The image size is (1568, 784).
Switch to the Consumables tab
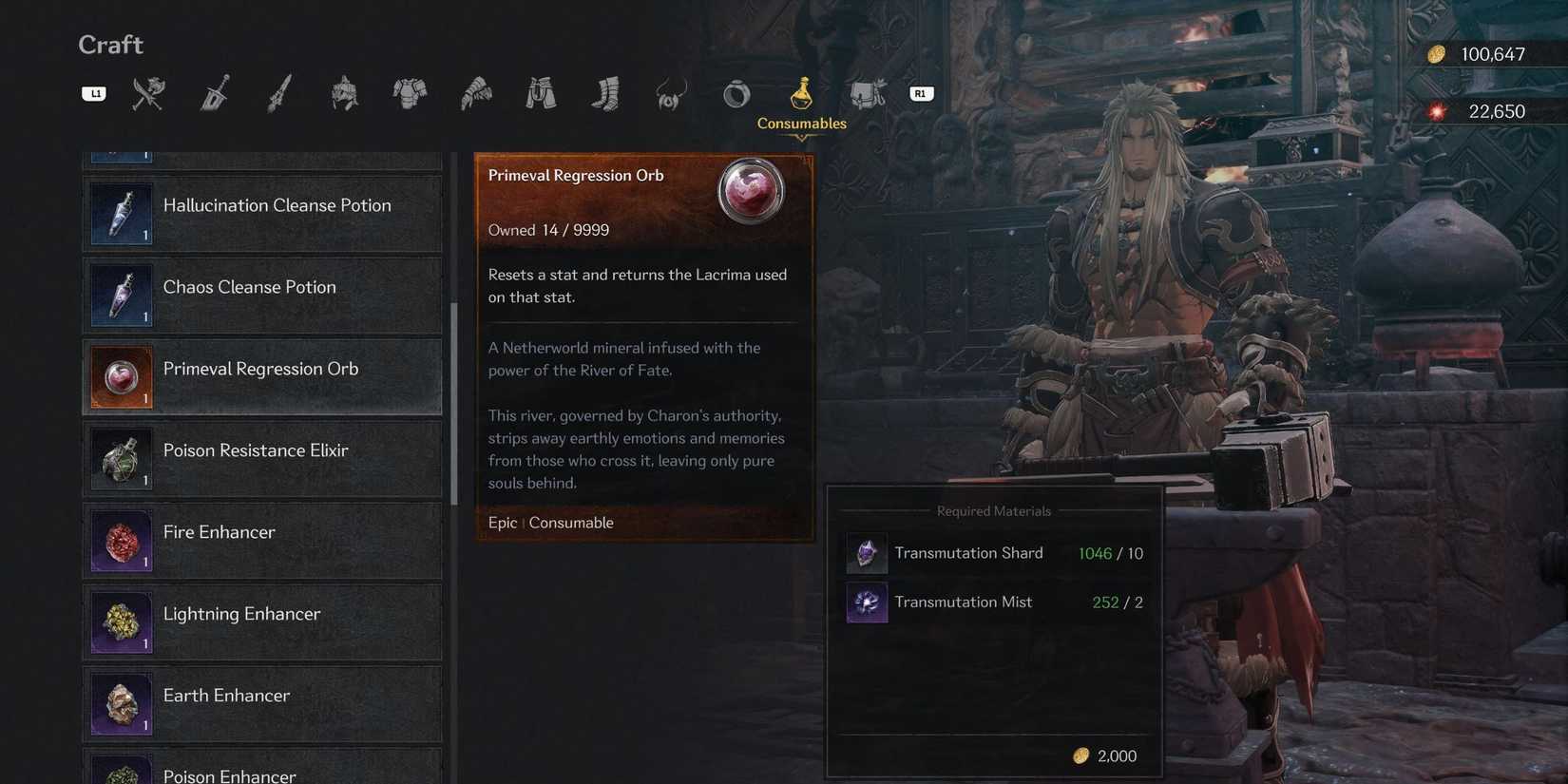(801, 92)
